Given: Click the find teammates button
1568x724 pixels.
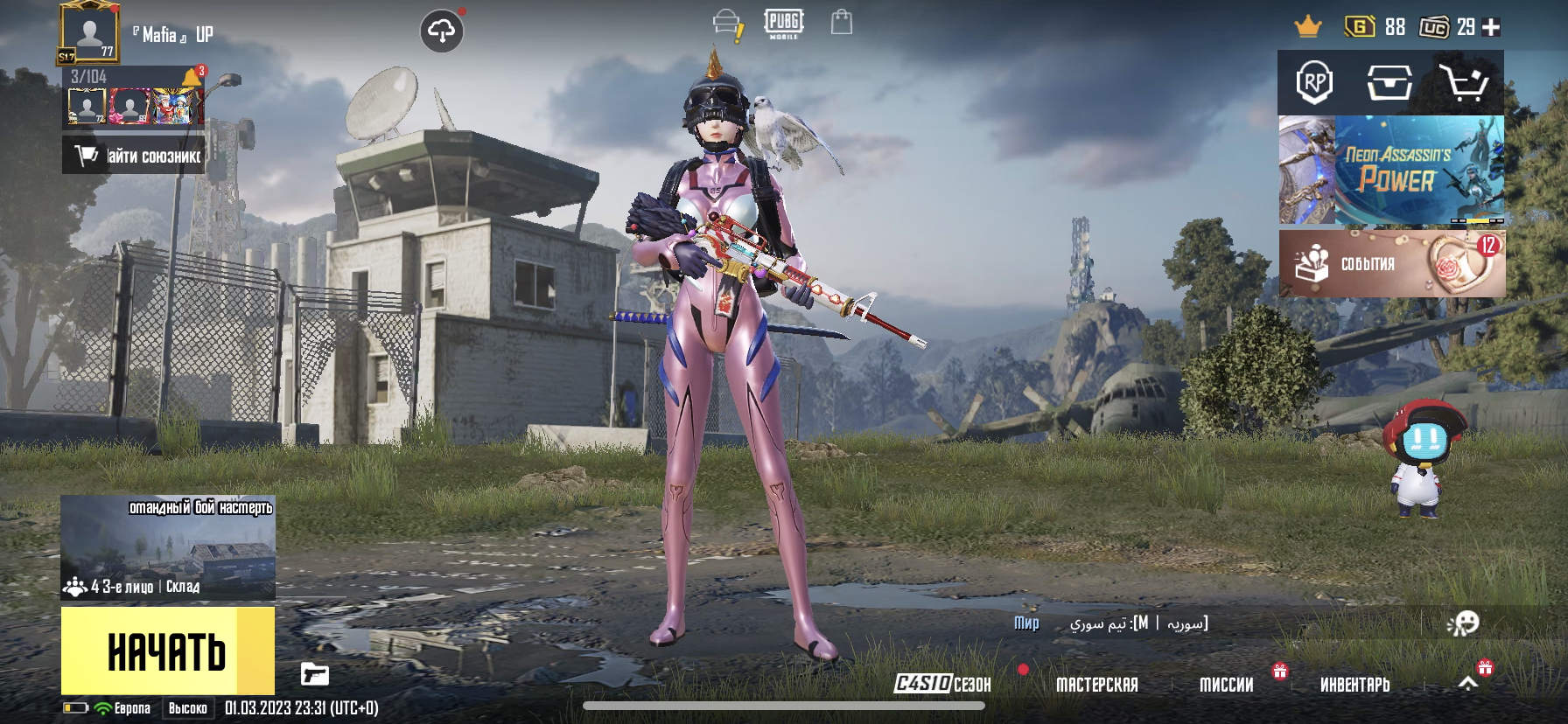Looking at the screenshot, I should click(x=134, y=156).
